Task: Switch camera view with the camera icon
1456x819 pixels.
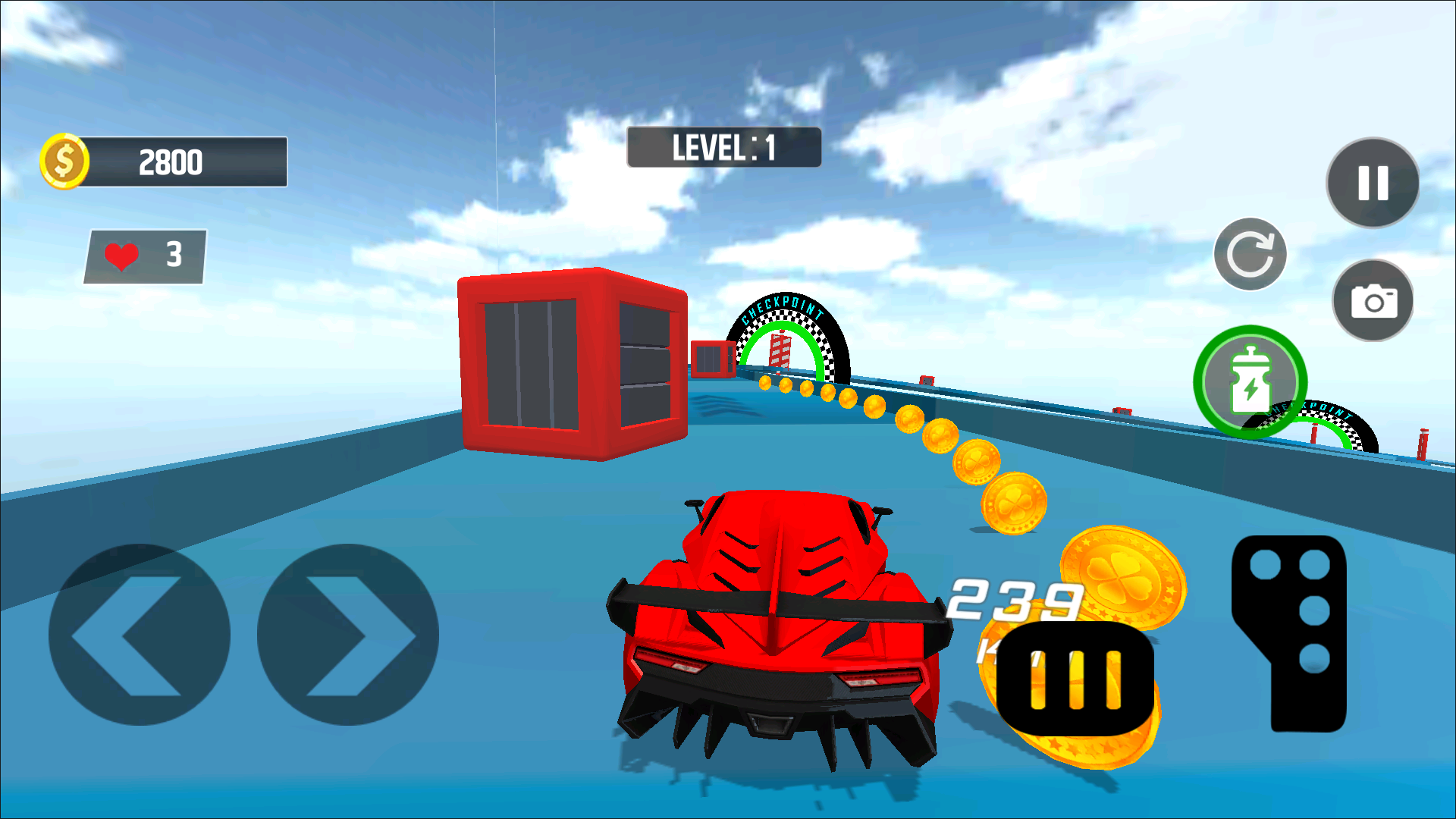Action: 1373,301
